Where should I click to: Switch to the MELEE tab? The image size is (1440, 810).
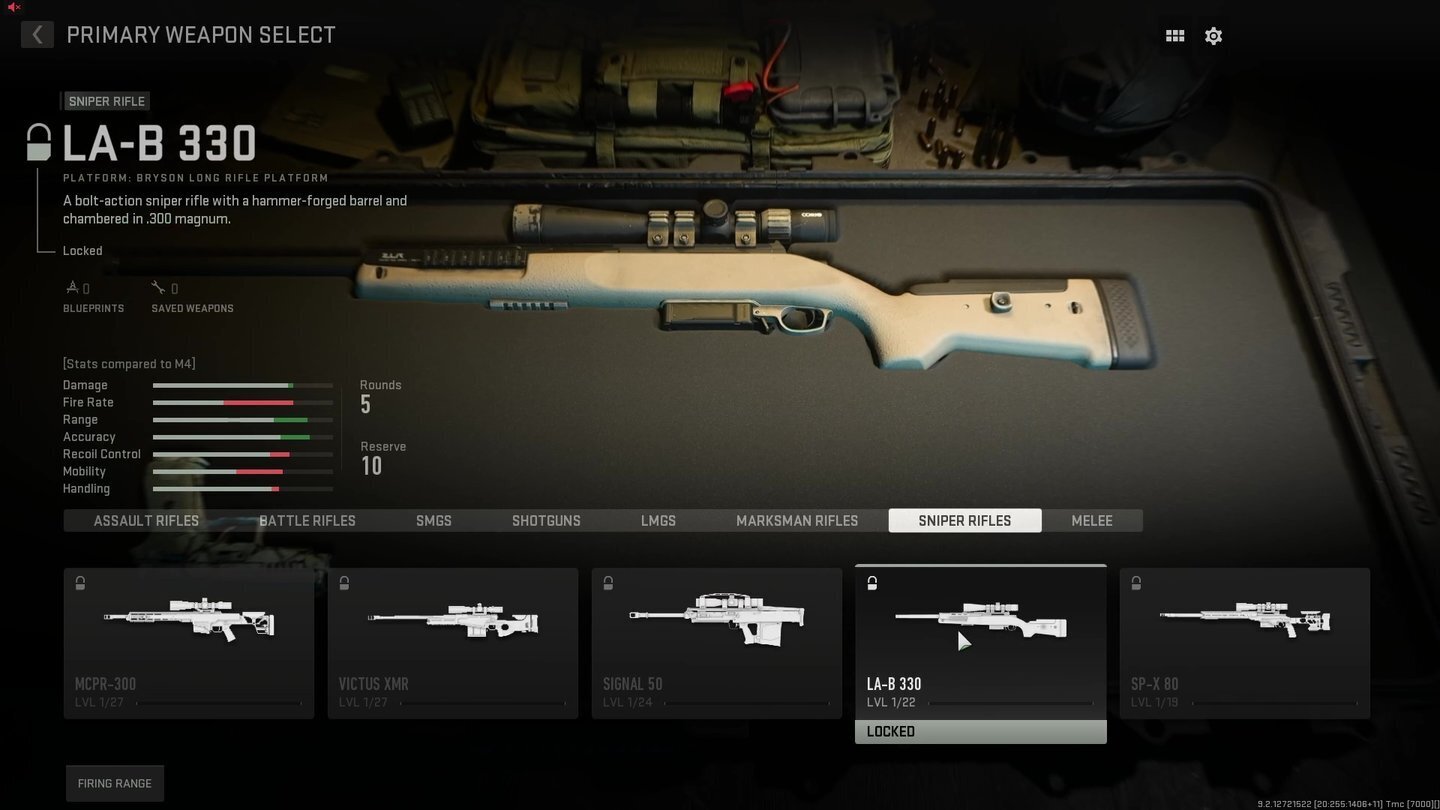click(x=1091, y=520)
